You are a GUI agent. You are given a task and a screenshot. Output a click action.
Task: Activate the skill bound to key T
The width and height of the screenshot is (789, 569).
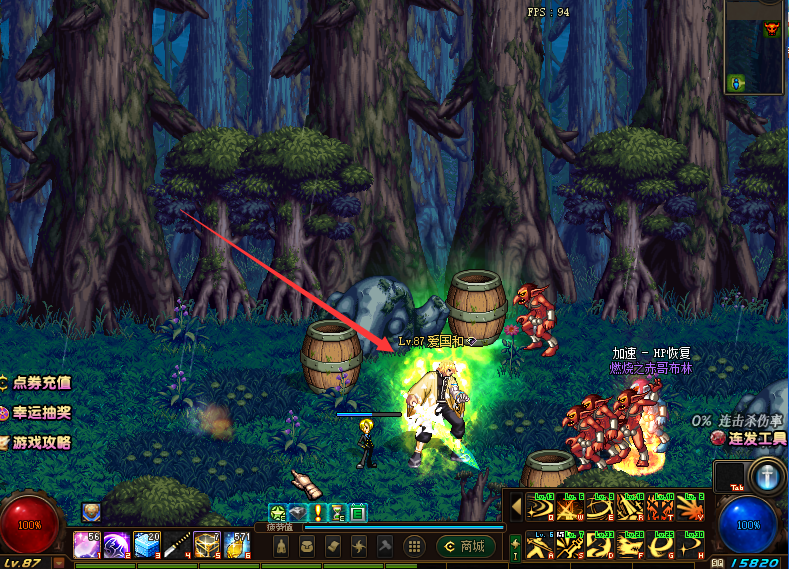point(662,508)
